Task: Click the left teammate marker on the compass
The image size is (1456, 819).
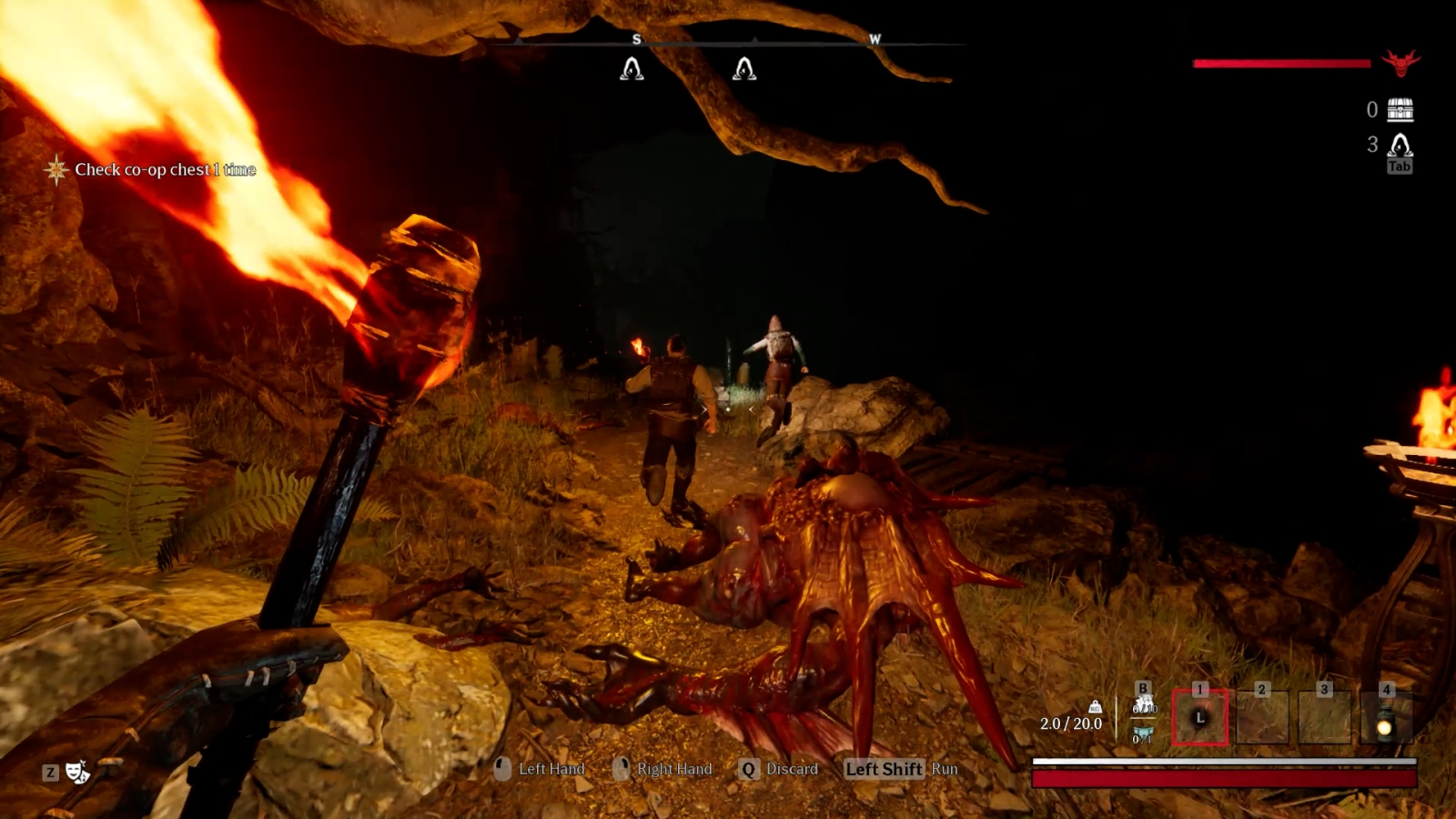Action: (x=631, y=69)
